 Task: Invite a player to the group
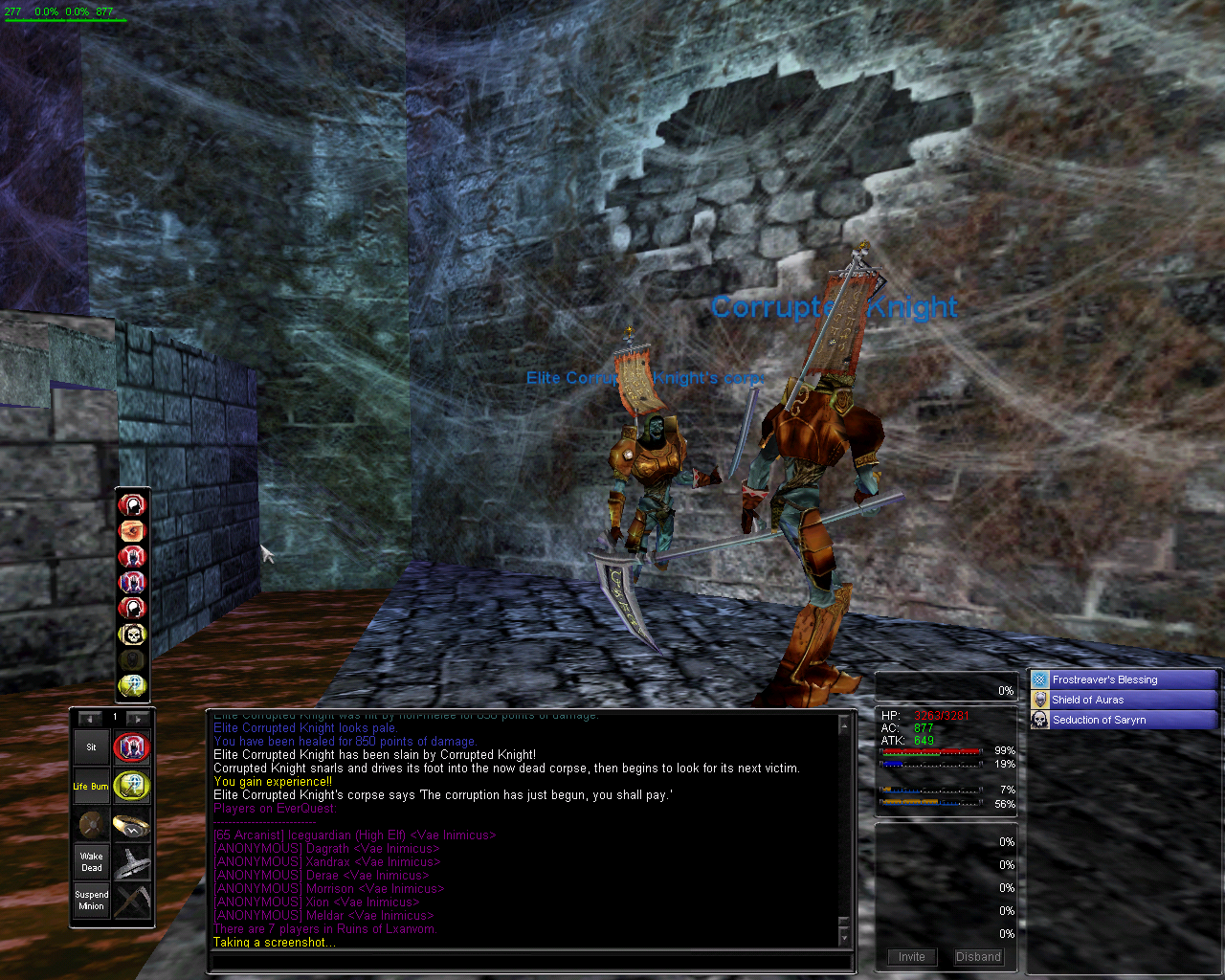click(911, 956)
